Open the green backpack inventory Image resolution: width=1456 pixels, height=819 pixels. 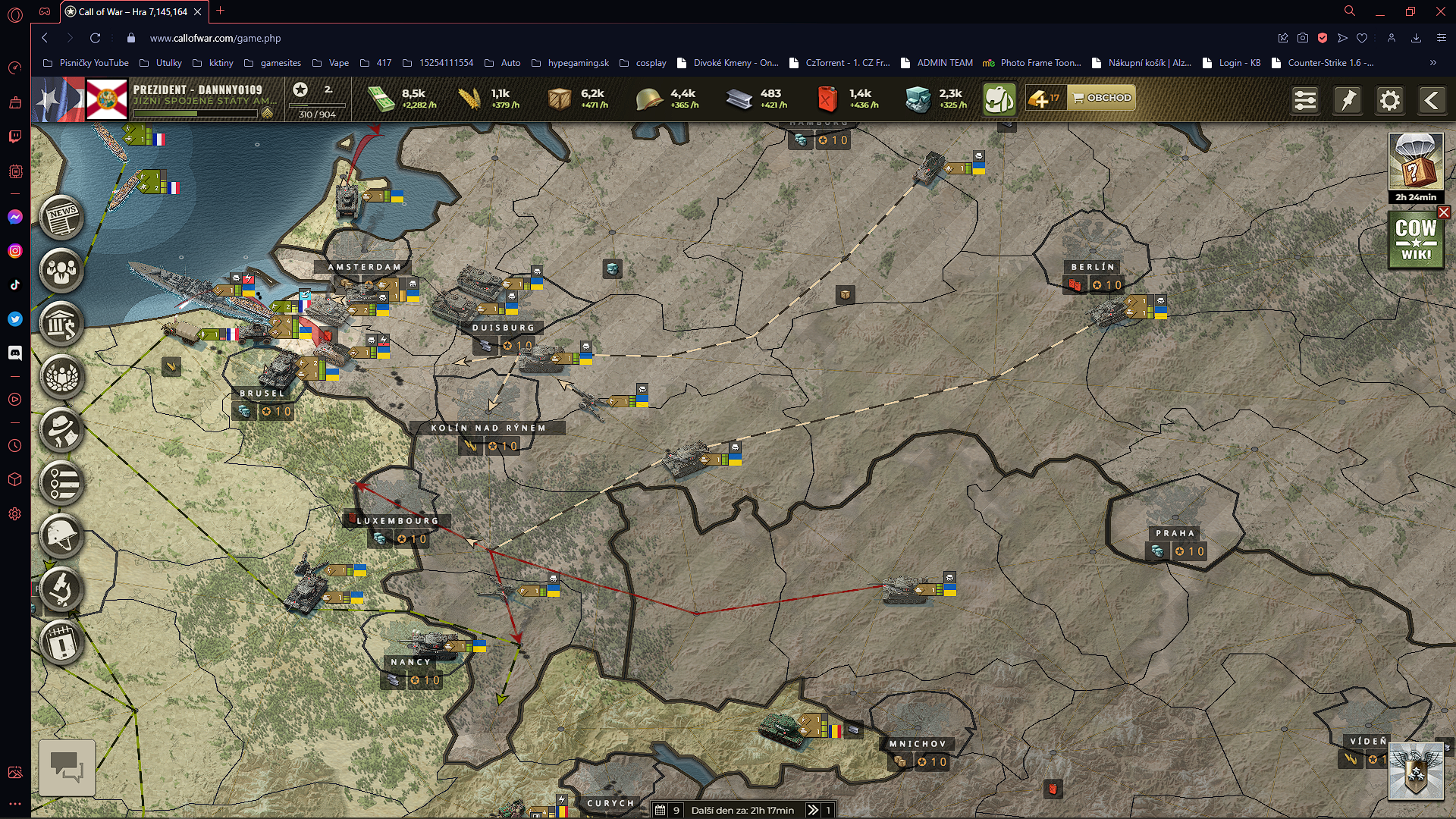[x=999, y=99]
